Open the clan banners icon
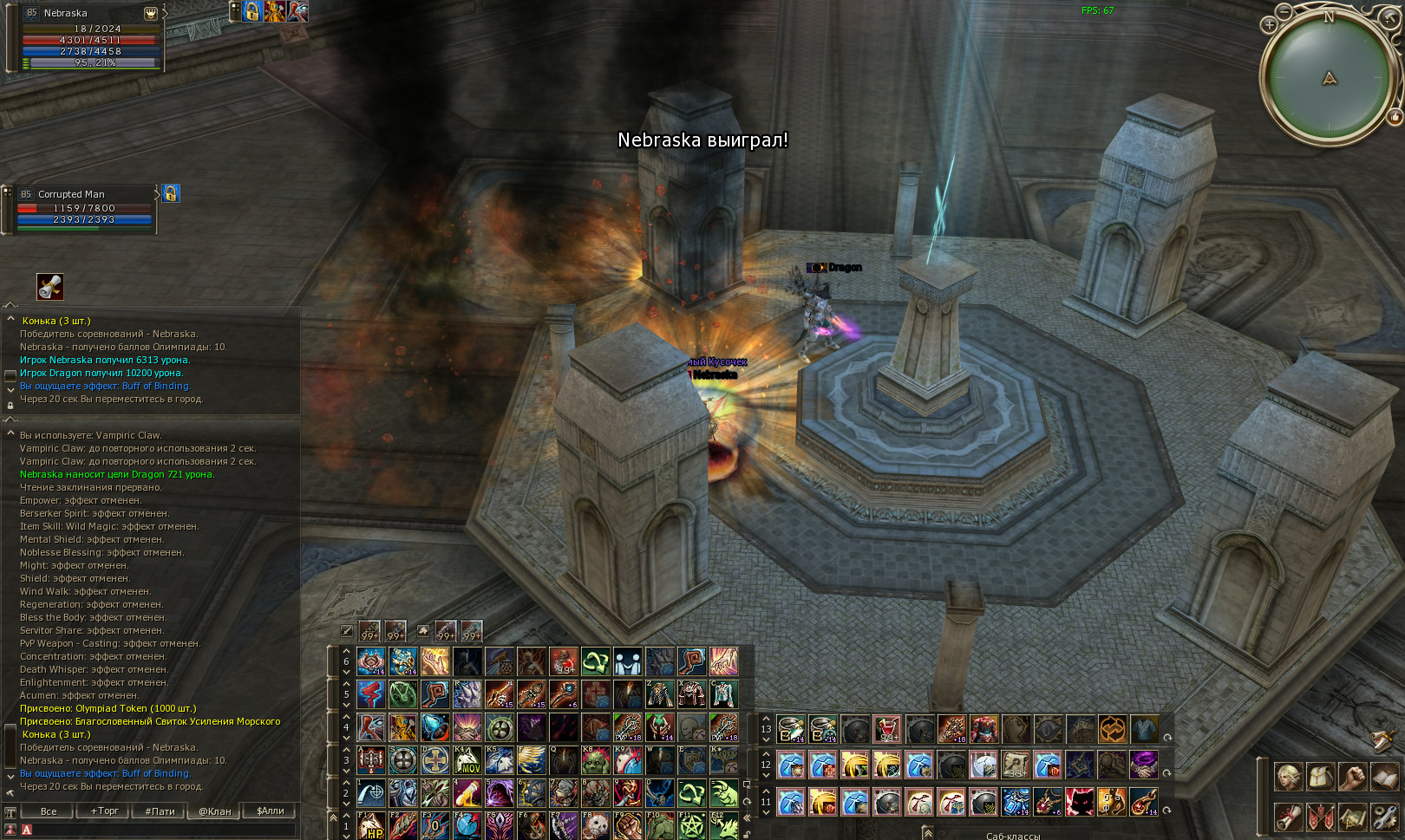This screenshot has height=840, width=1405. (1320, 817)
